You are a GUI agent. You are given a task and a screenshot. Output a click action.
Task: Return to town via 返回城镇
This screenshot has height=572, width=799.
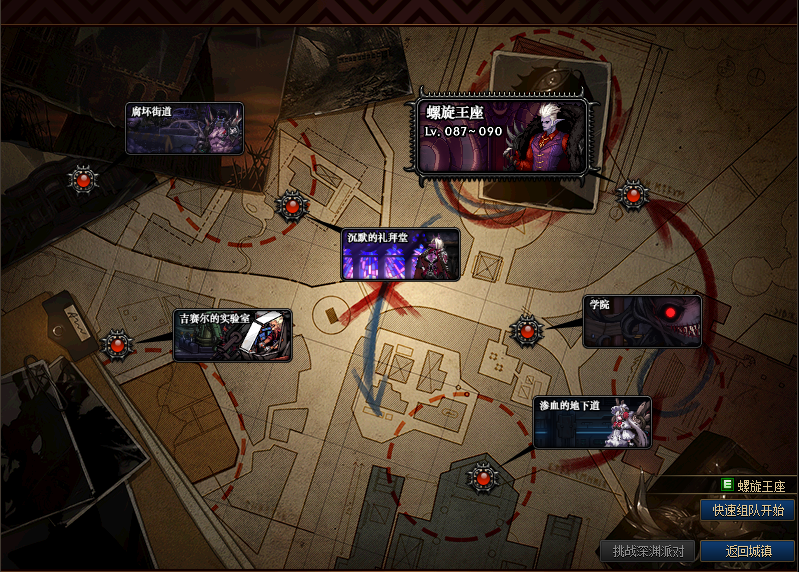748,551
